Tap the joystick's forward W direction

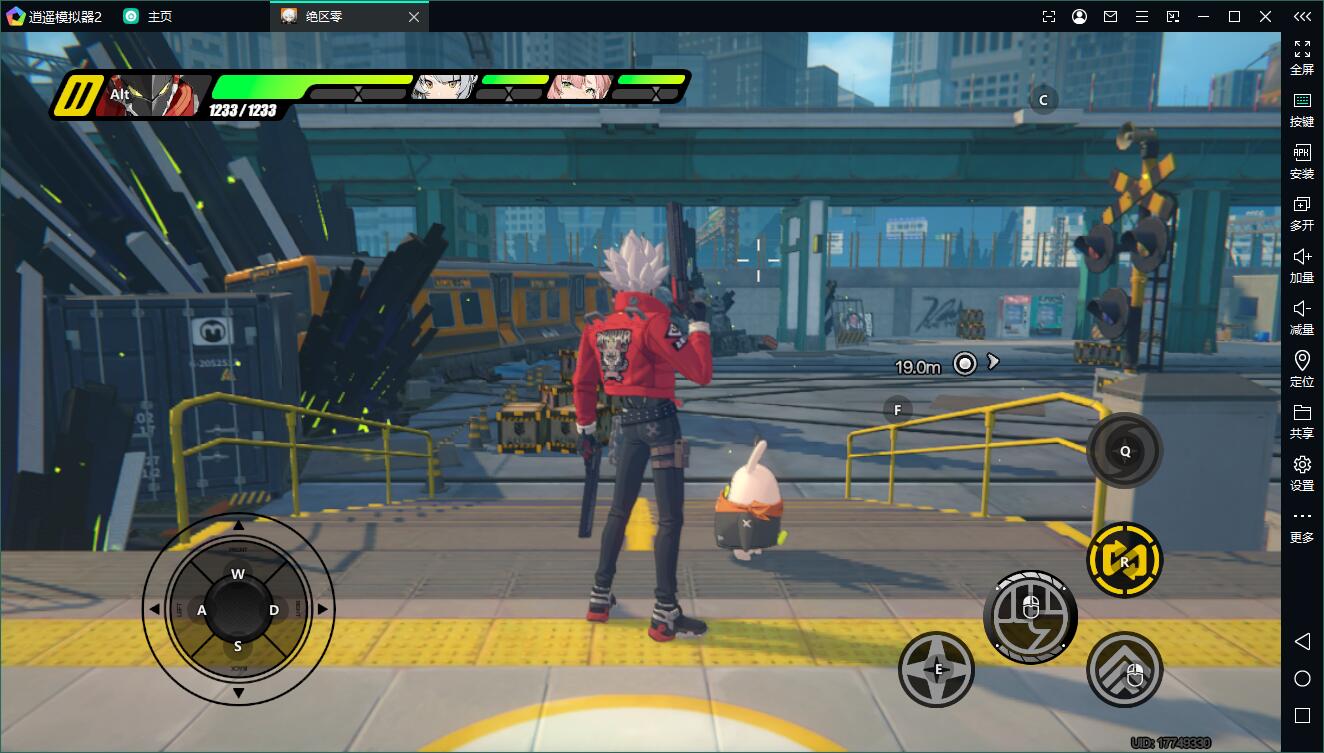pos(238,574)
